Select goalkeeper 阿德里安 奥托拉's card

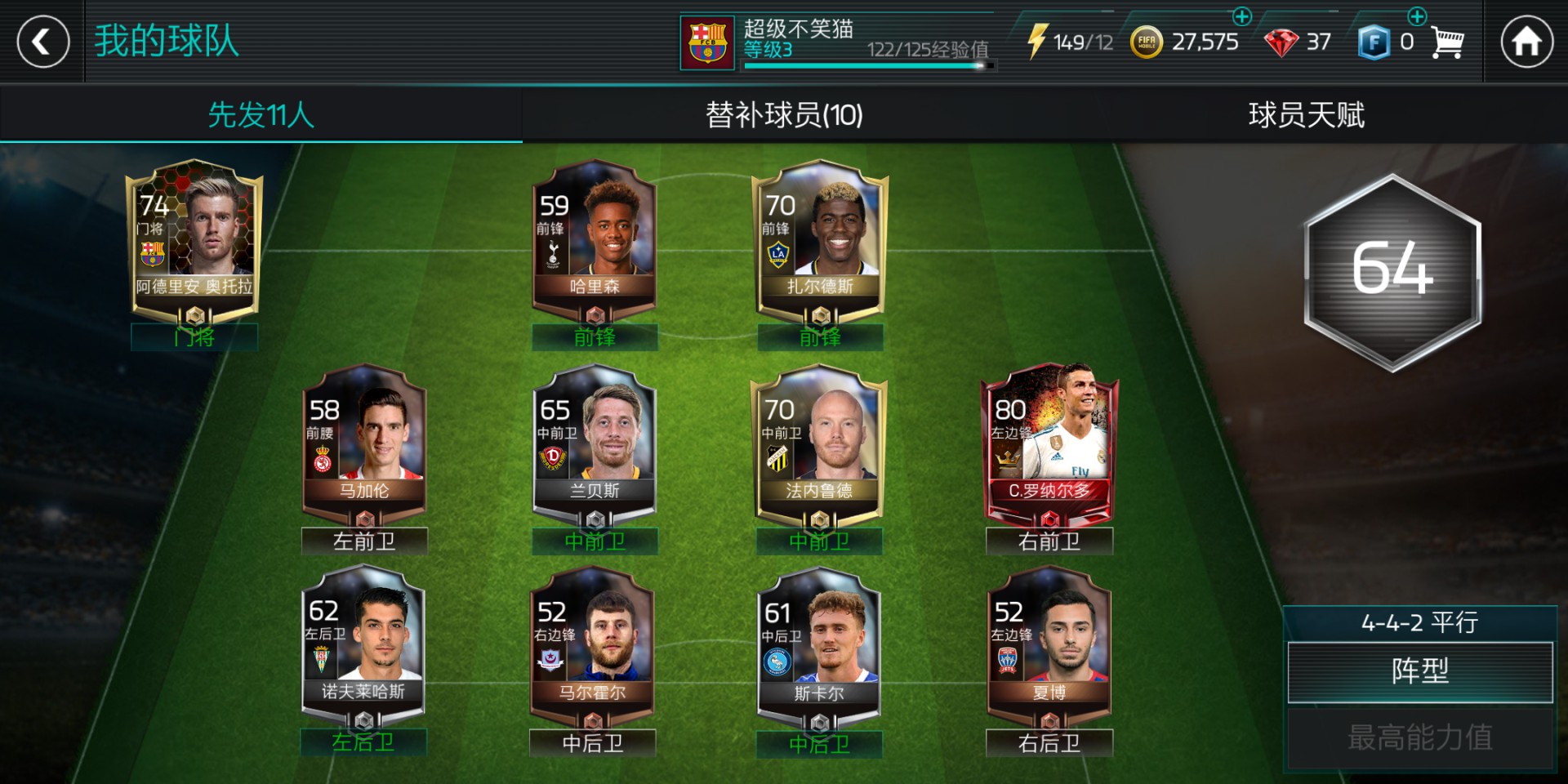(x=194, y=241)
